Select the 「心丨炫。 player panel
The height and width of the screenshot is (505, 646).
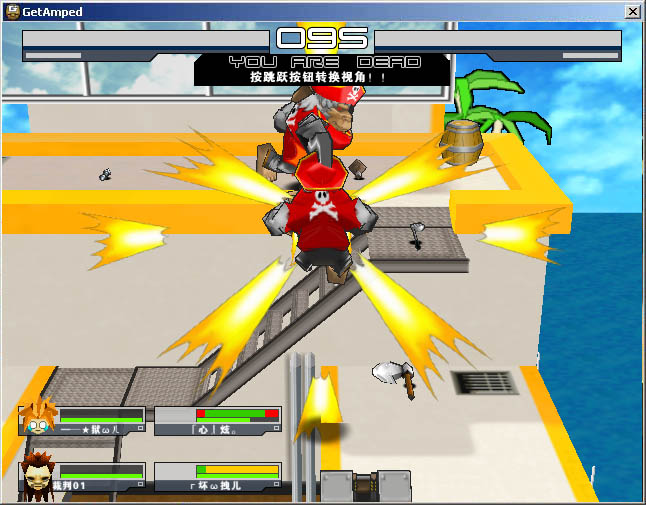point(218,419)
